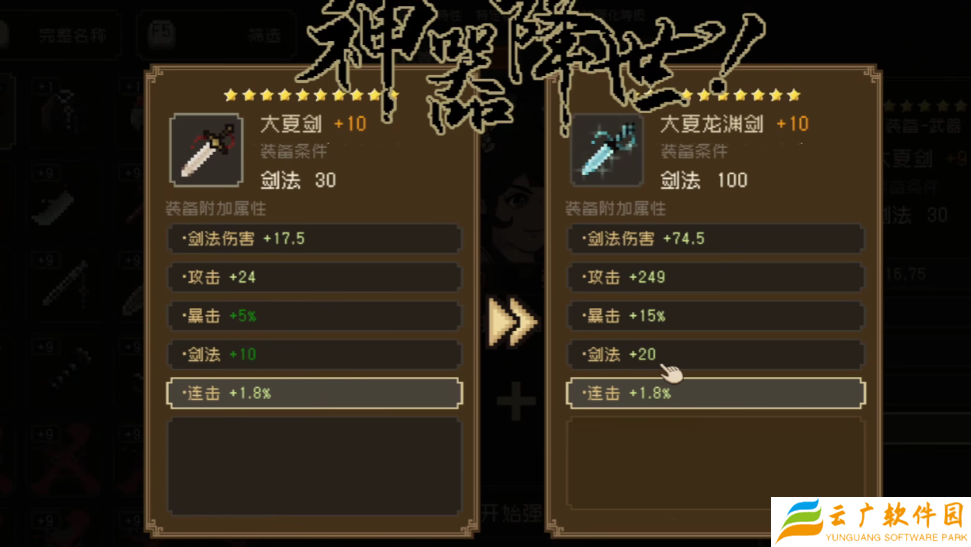Open the 筛选 filter button

215,36
